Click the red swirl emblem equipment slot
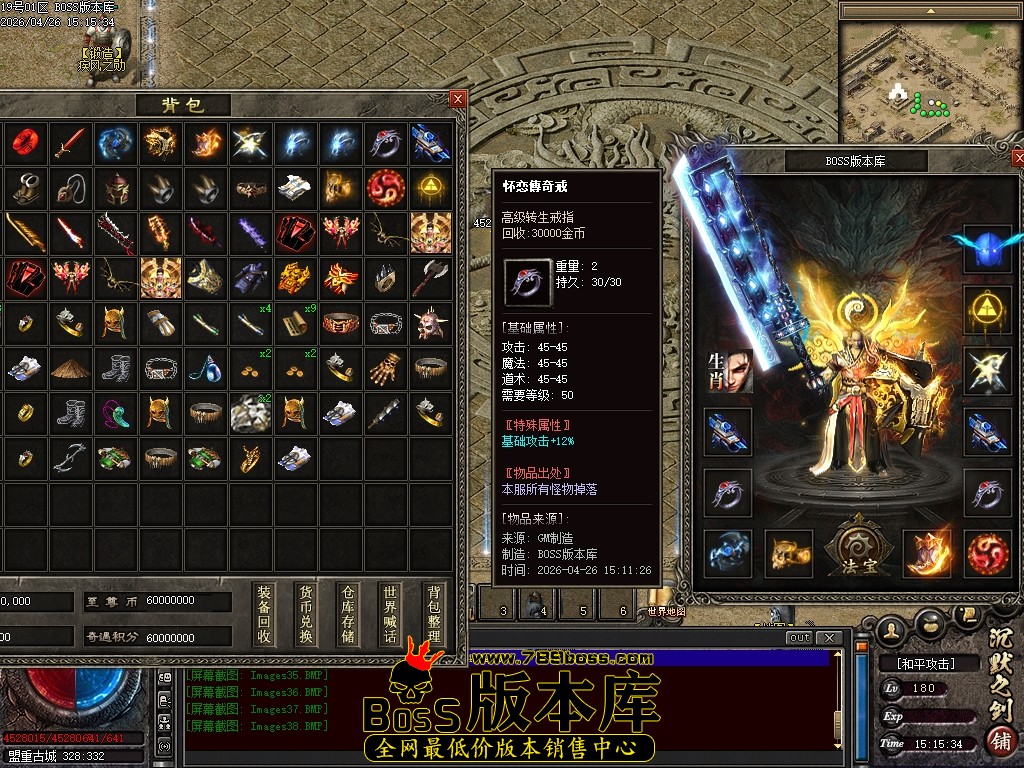Image resolution: width=1024 pixels, height=768 pixels. coord(987,553)
